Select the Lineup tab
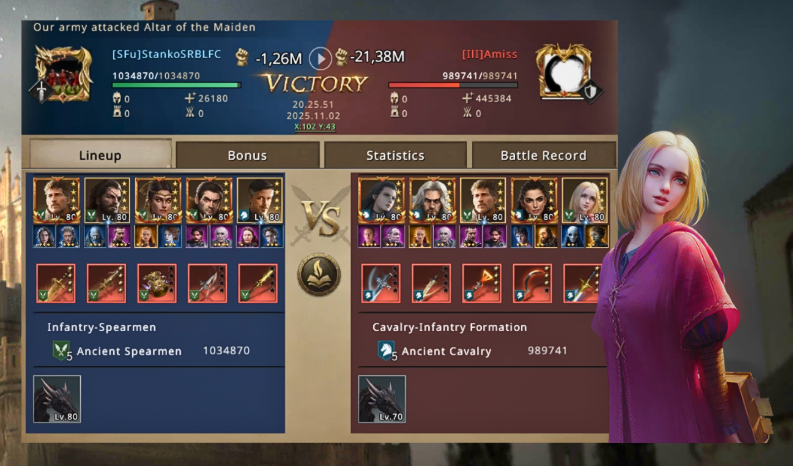The width and height of the screenshot is (793, 466). pyautogui.click(x=100, y=155)
